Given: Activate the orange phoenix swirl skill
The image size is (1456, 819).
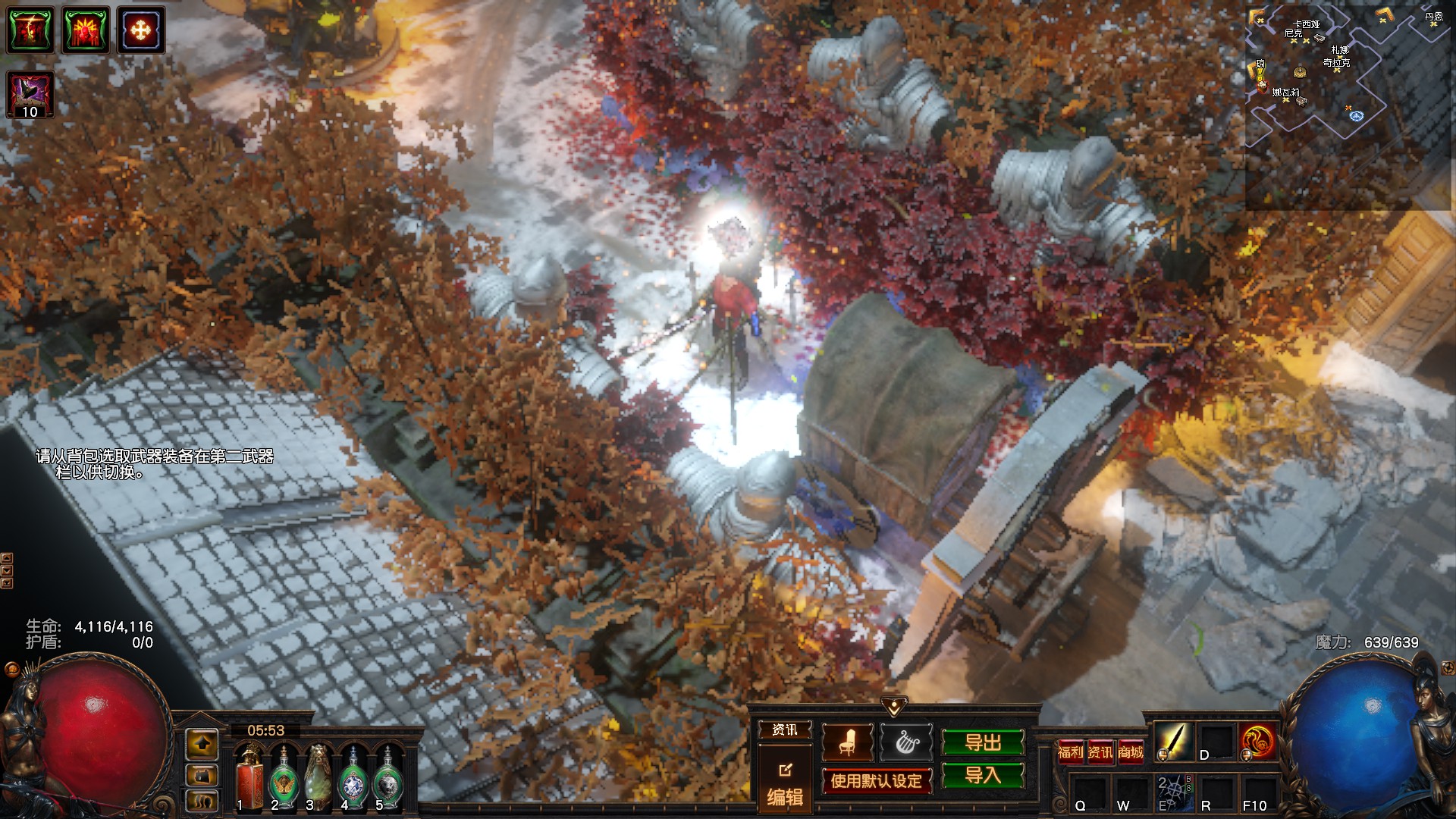Looking at the screenshot, I should click(x=1258, y=741).
